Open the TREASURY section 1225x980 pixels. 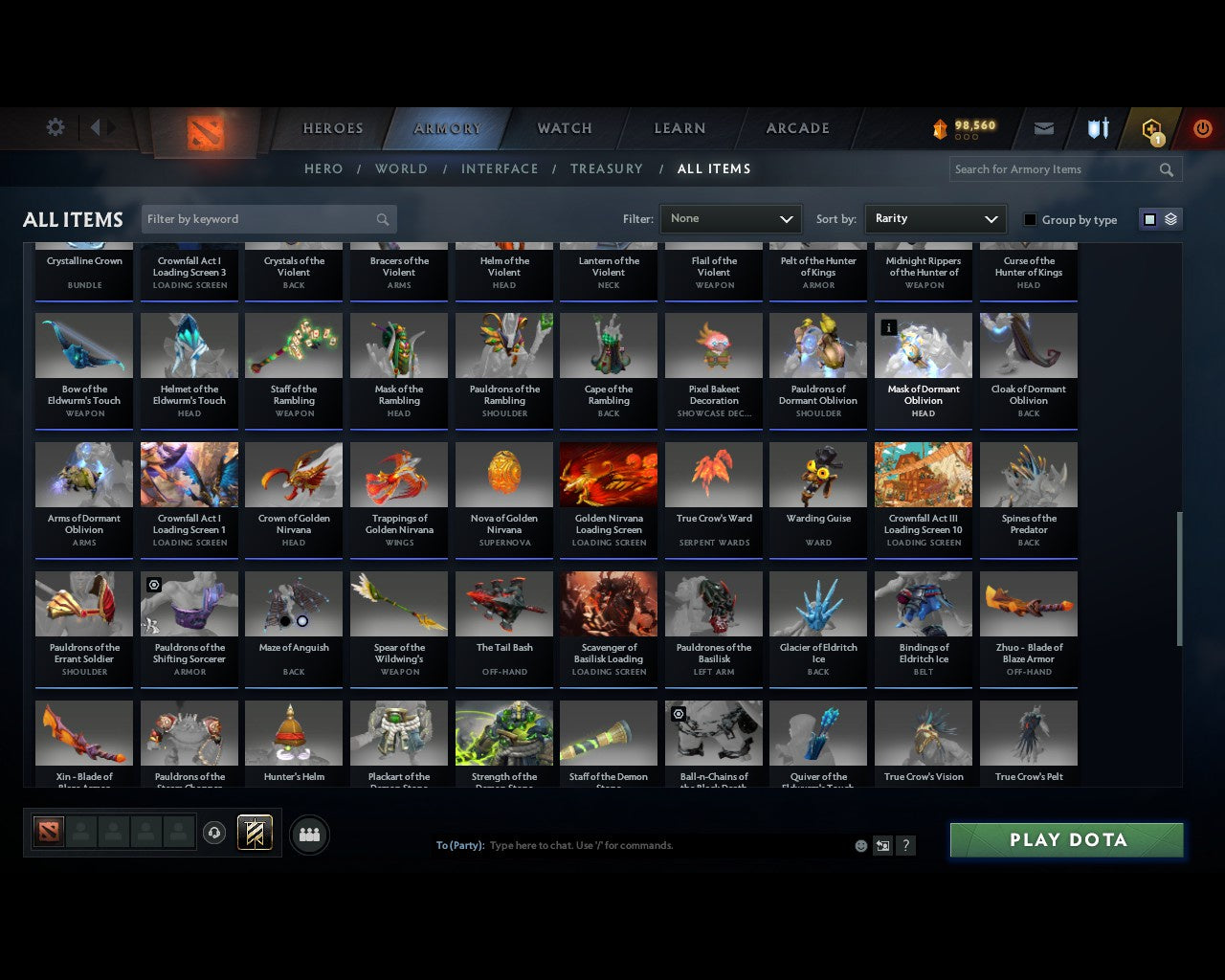coord(606,168)
